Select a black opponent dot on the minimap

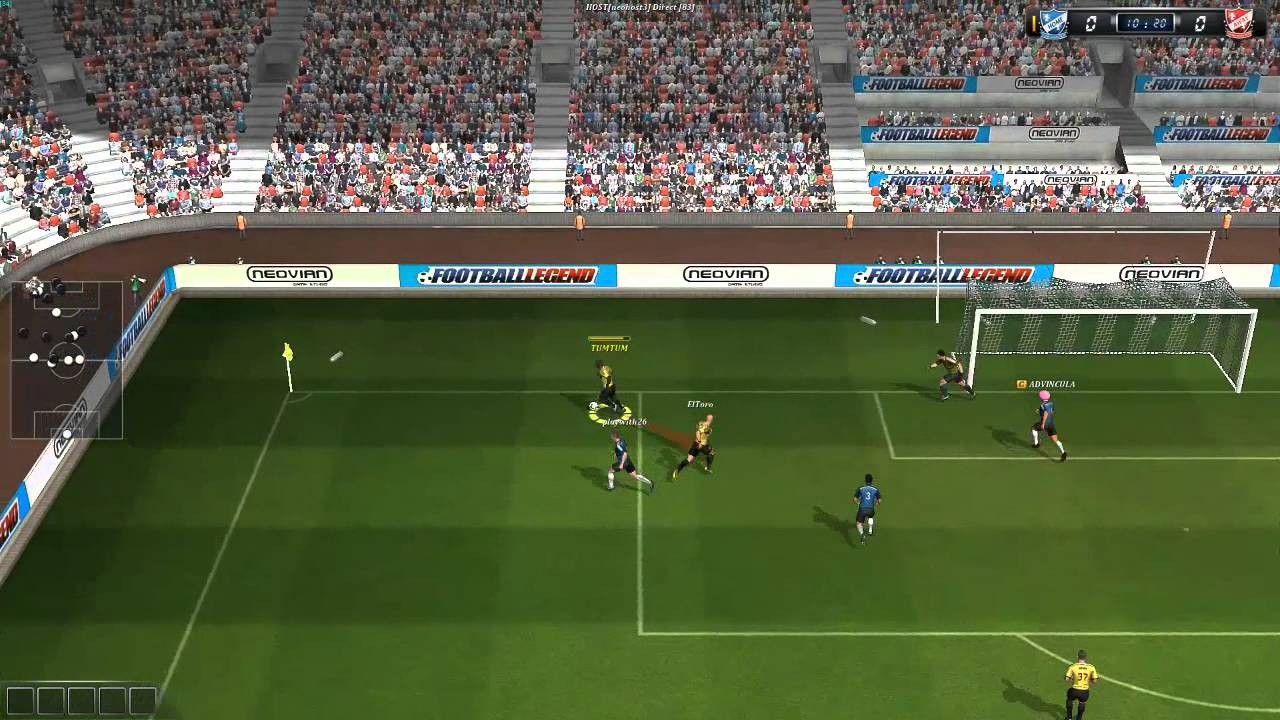pyautogui.click(x=22, y=331)
